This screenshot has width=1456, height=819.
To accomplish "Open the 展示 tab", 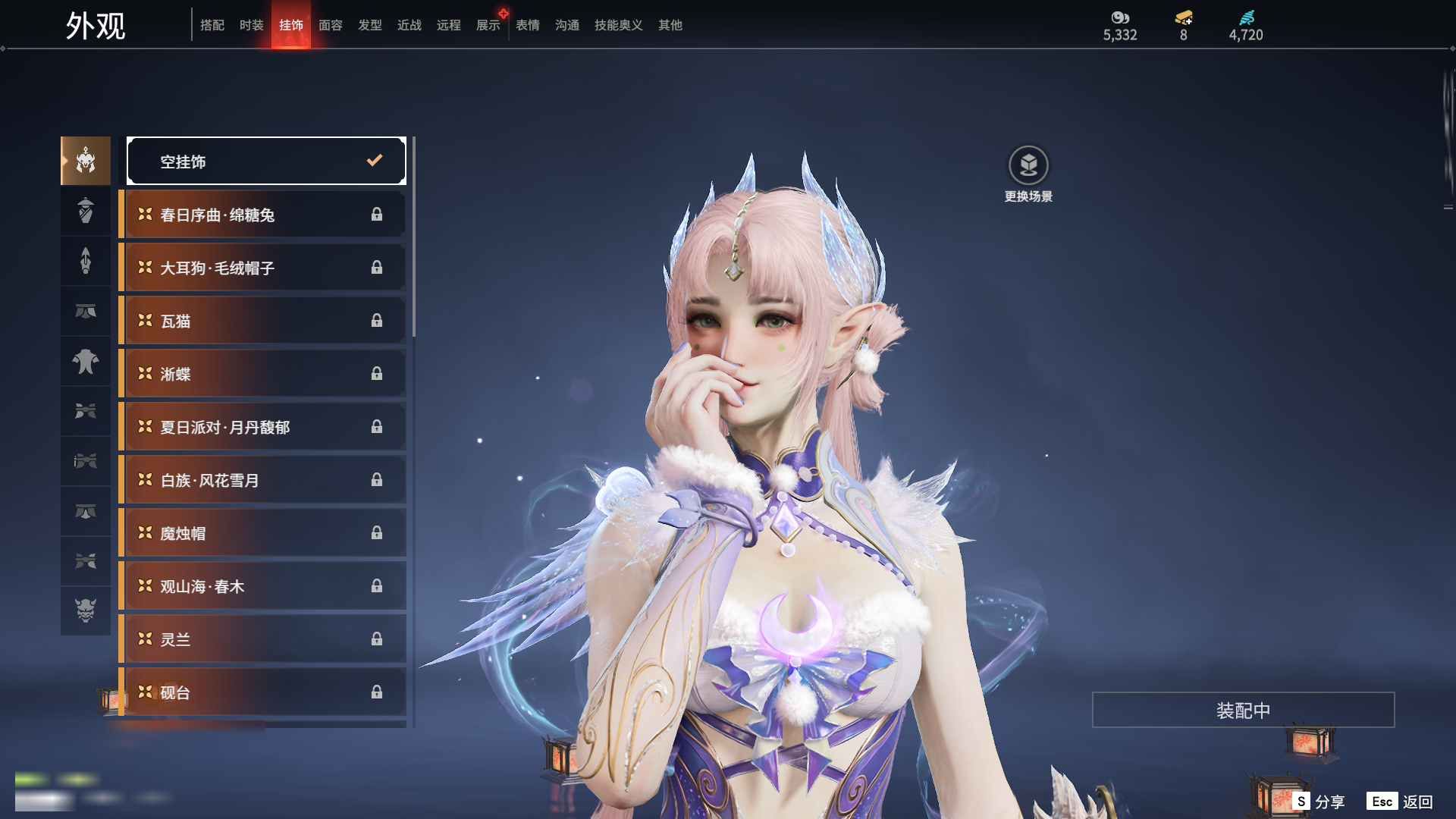I will [x=488, y=25].
